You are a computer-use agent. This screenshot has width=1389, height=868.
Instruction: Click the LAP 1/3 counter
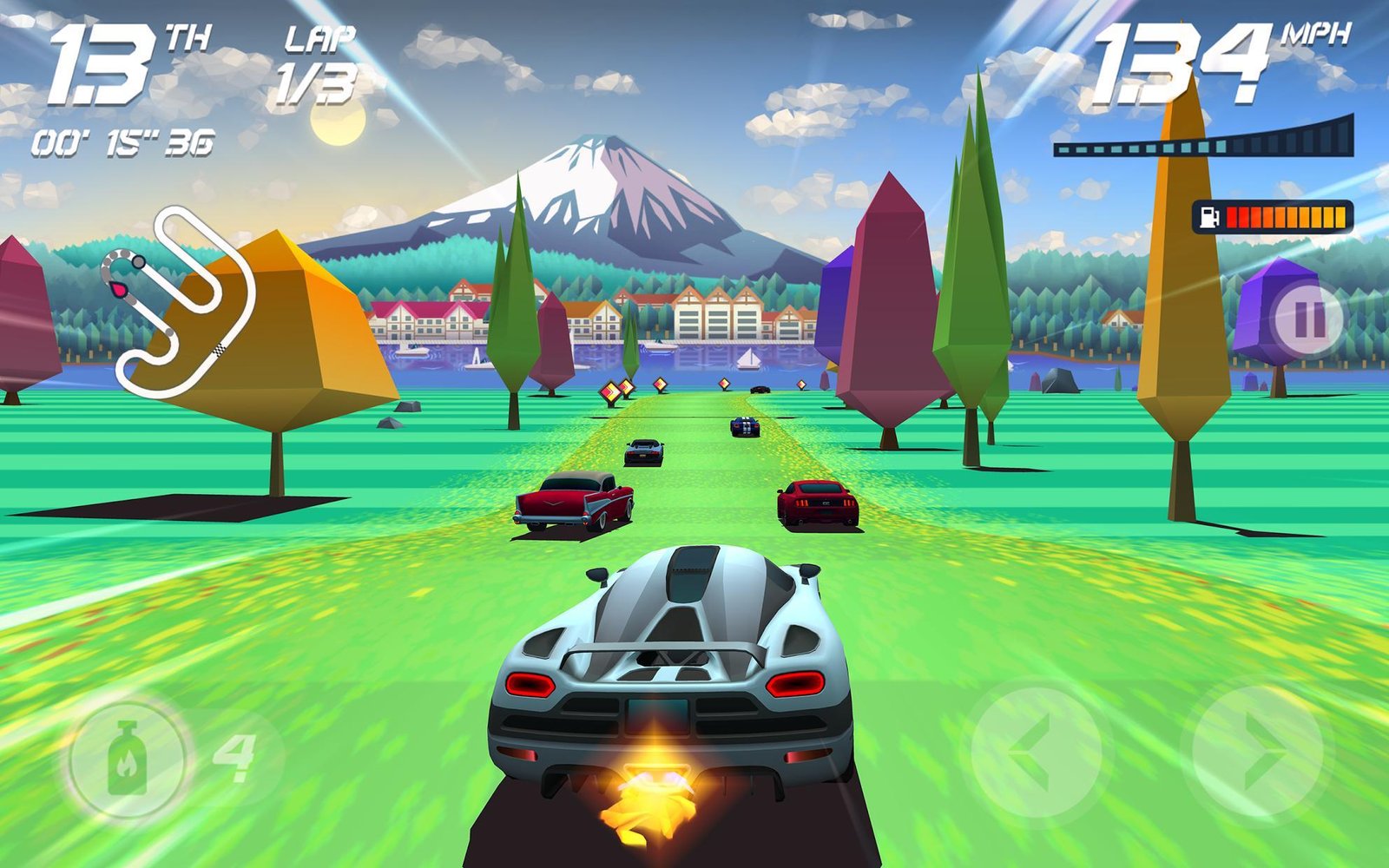click(317, 61)
